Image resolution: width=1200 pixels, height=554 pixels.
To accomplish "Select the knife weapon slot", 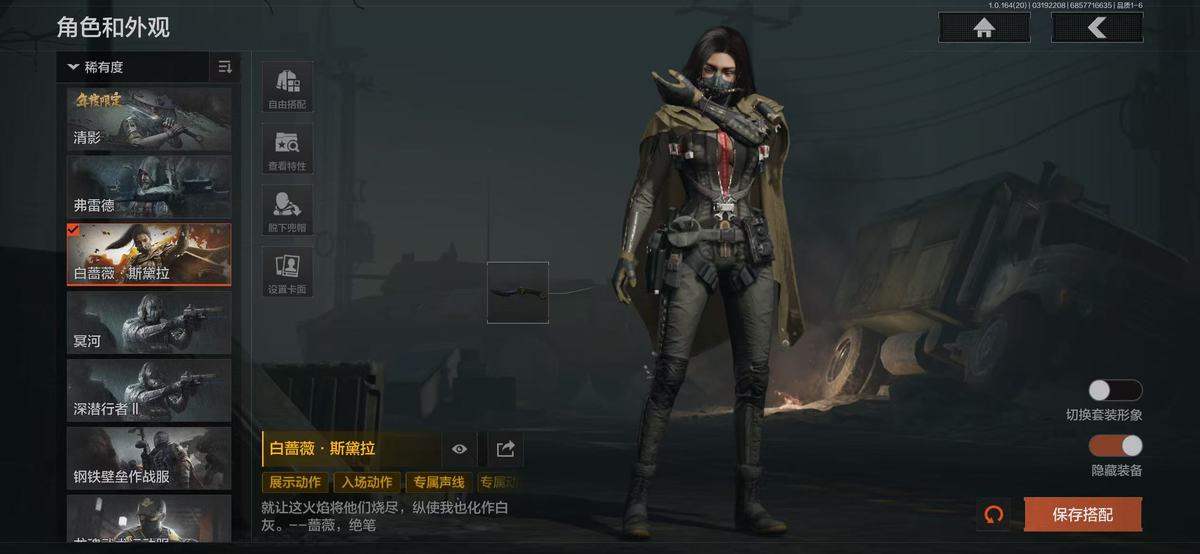I will point(518,292).
